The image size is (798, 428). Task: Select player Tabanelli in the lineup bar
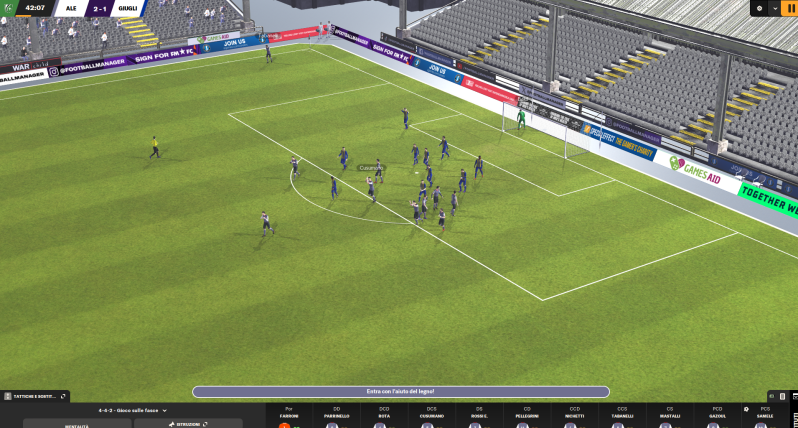point(622,415)
